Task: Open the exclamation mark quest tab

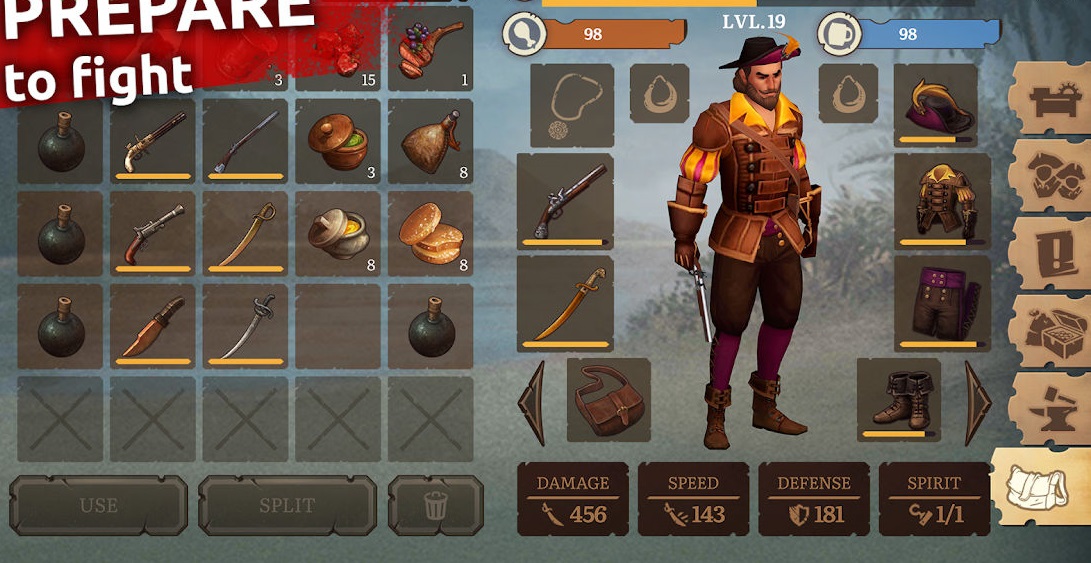Action: (x=1049, y=252)
